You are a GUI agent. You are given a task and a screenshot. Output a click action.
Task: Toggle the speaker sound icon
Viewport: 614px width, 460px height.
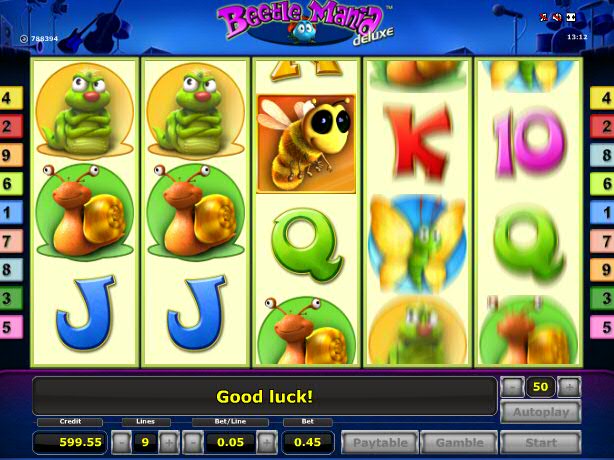558,18
